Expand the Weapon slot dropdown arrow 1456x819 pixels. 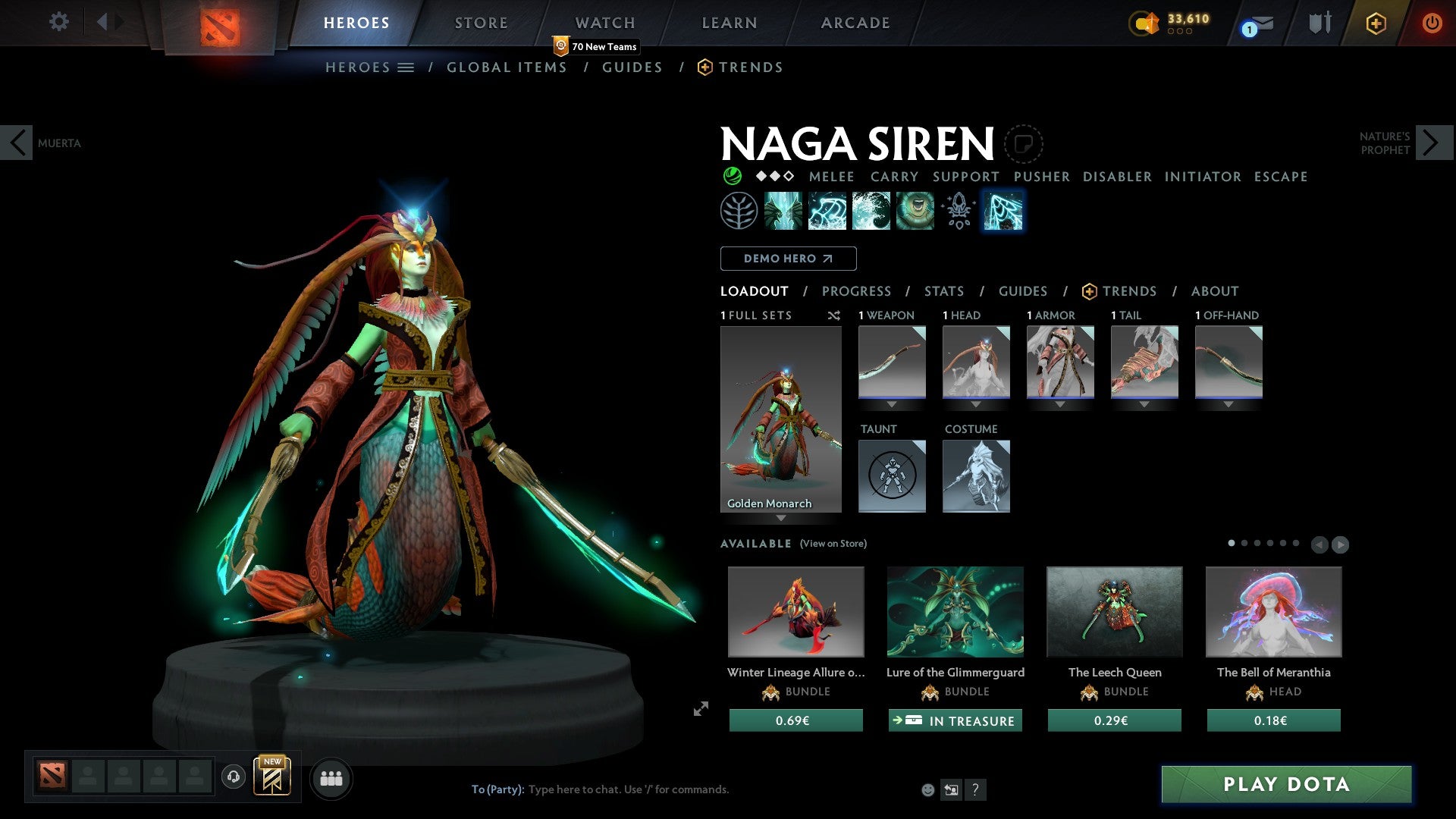pos(892,404)
